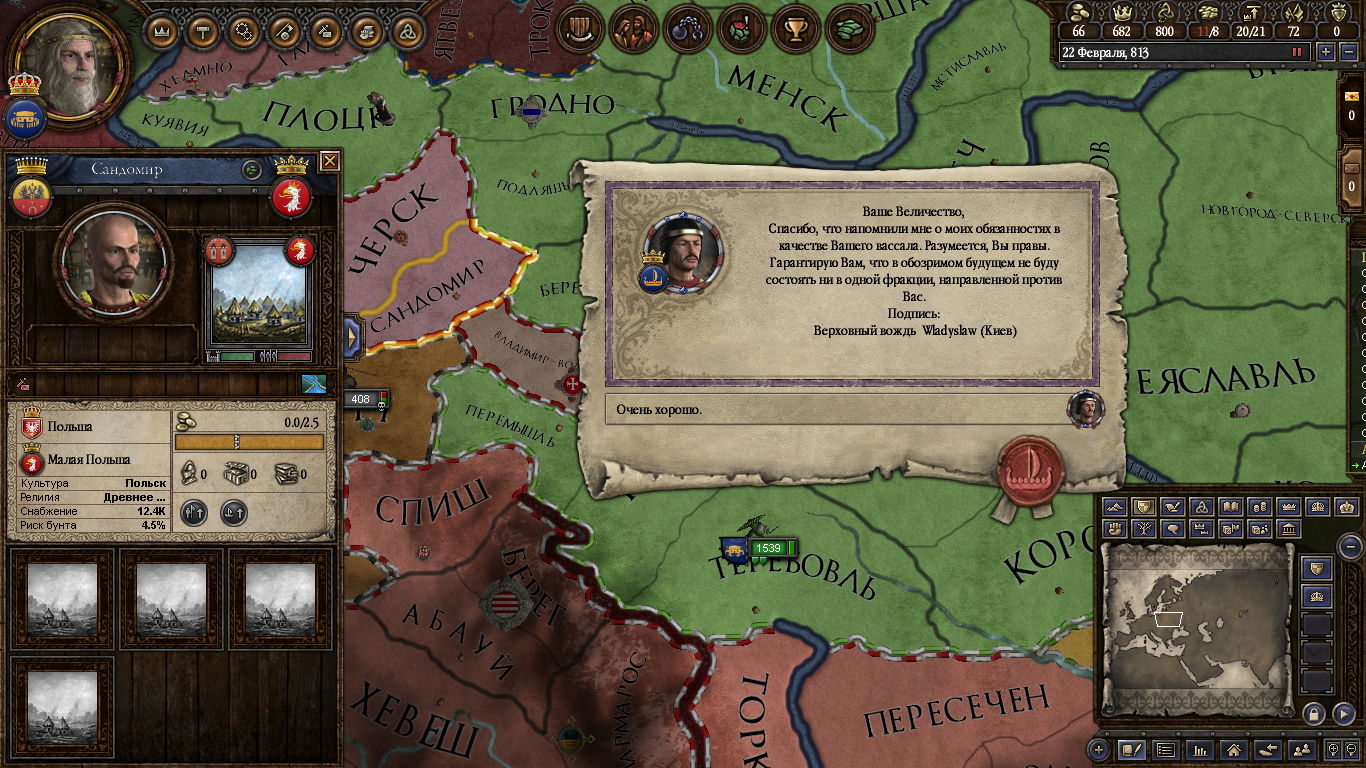Image resolution: width=1366 pixels, height=768 pixels.
Task: Open the crown tab in the top menu
Action: 163,31
